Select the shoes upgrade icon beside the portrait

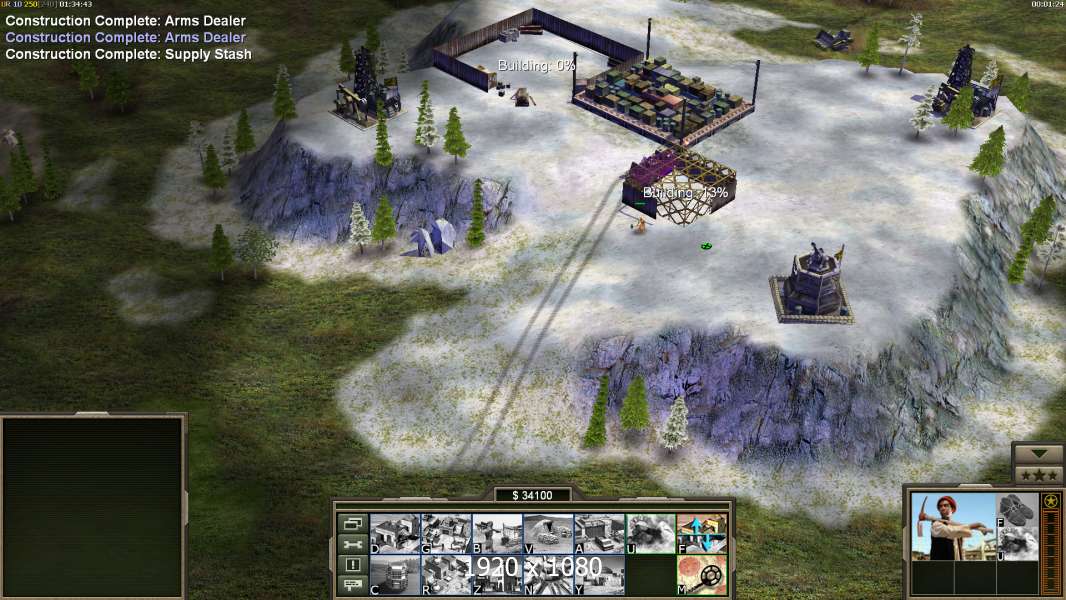coord(1019,509)
